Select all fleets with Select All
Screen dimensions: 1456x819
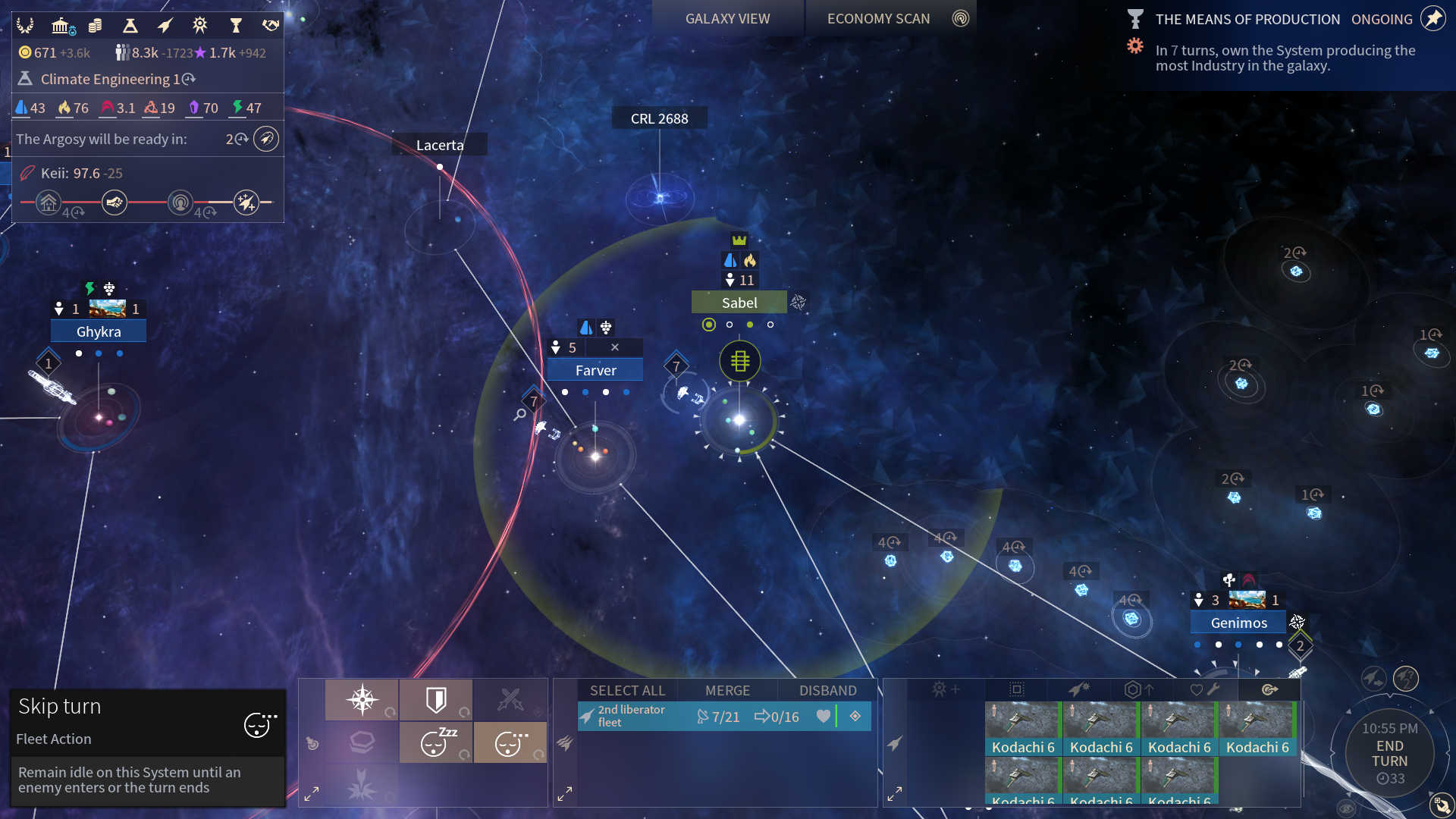click(x=627, y=690)
